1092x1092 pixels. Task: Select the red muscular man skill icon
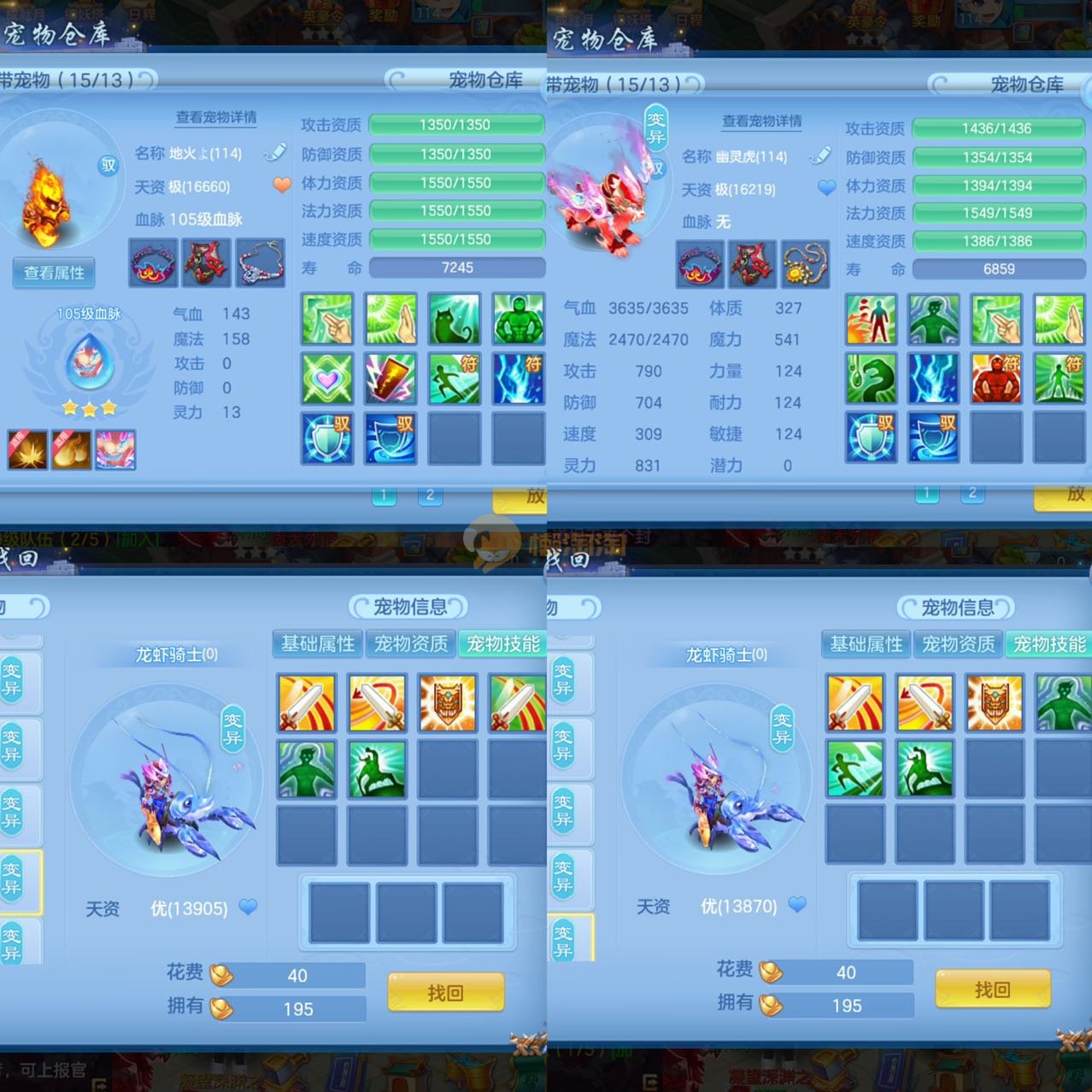pyautogui.click(x=996, y=379)
